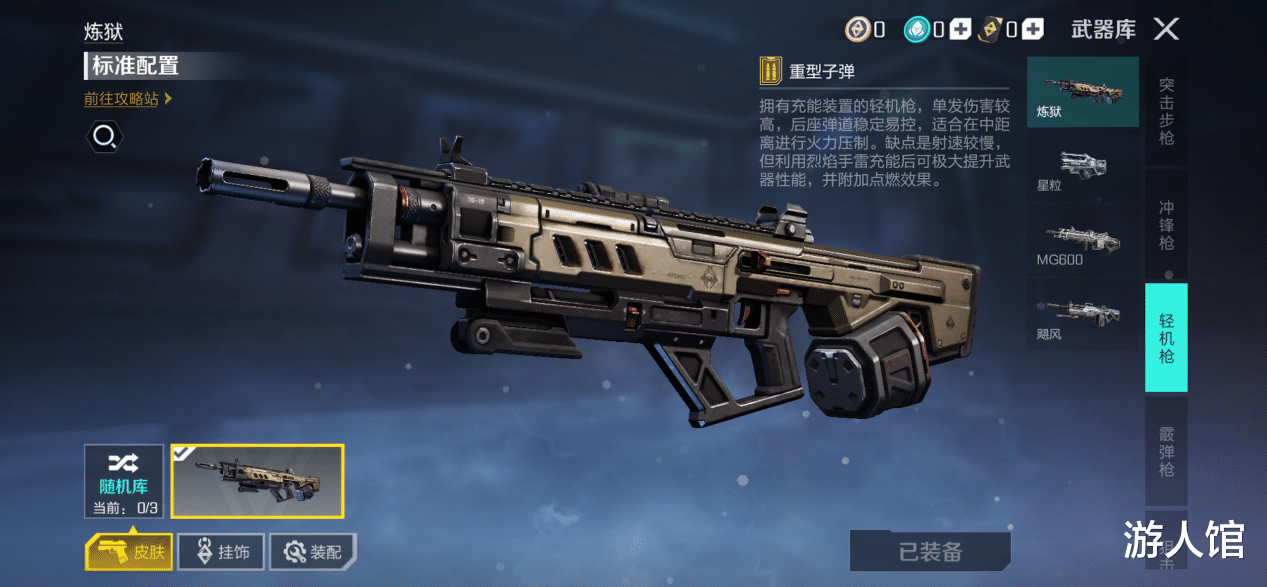Click the 已装备 equipped button
The width and height of the screenshot is (1267, 587).
930,551
